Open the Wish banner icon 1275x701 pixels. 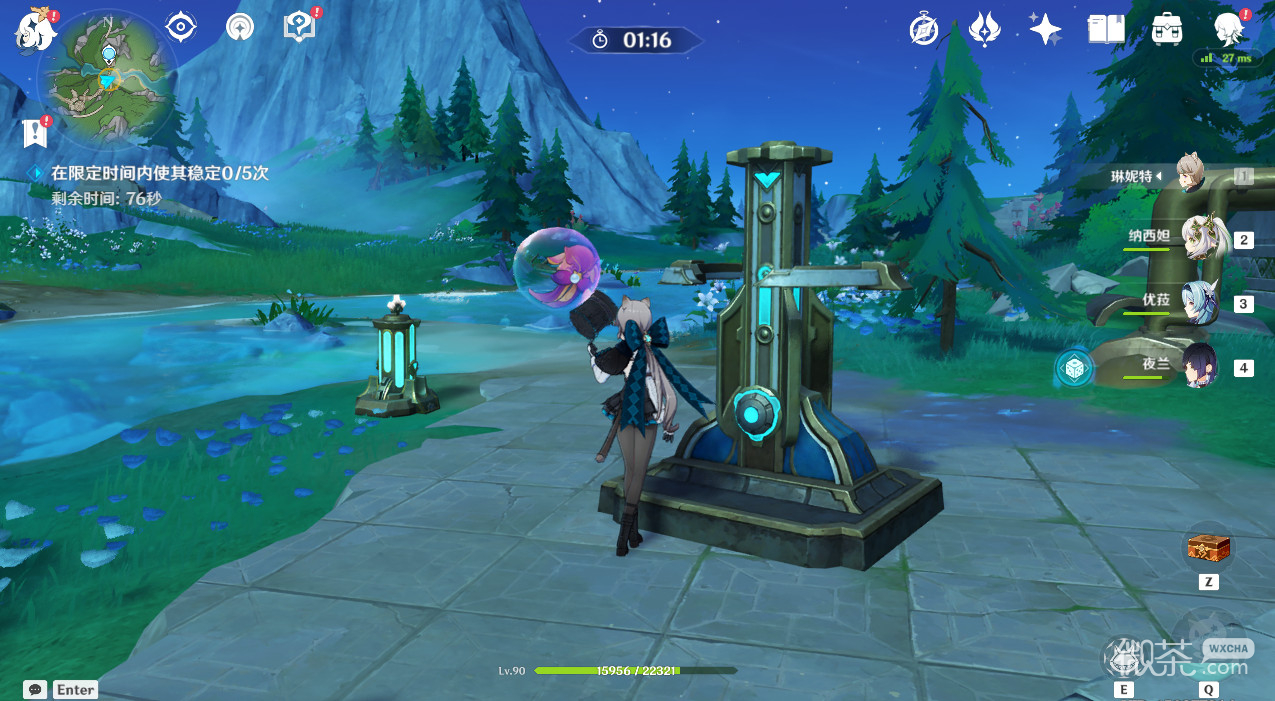[985, 30]
